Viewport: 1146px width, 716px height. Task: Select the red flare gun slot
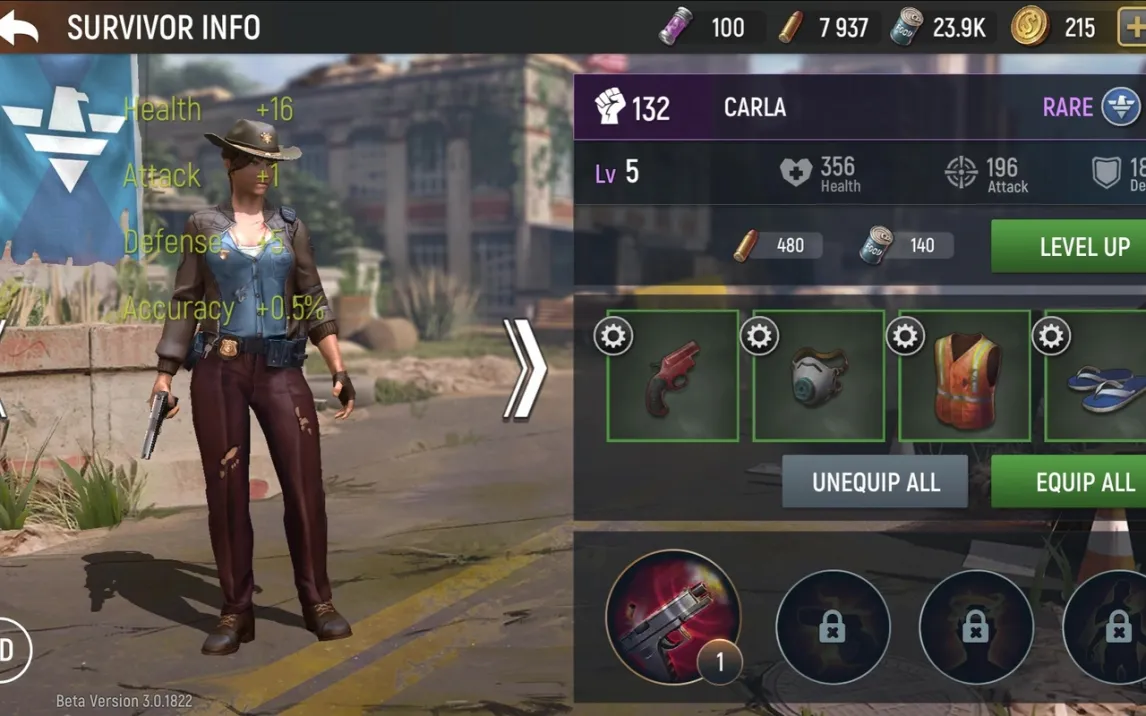pyautogui.click(x=673, y=380)
